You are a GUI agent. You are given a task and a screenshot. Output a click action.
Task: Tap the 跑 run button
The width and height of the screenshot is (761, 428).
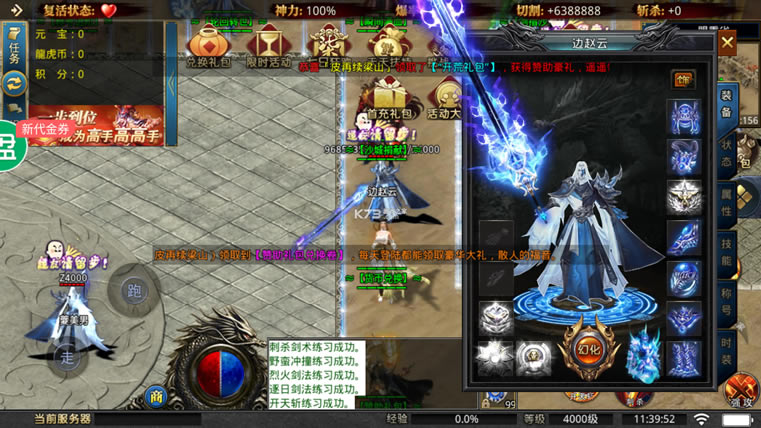coord(134,291)
